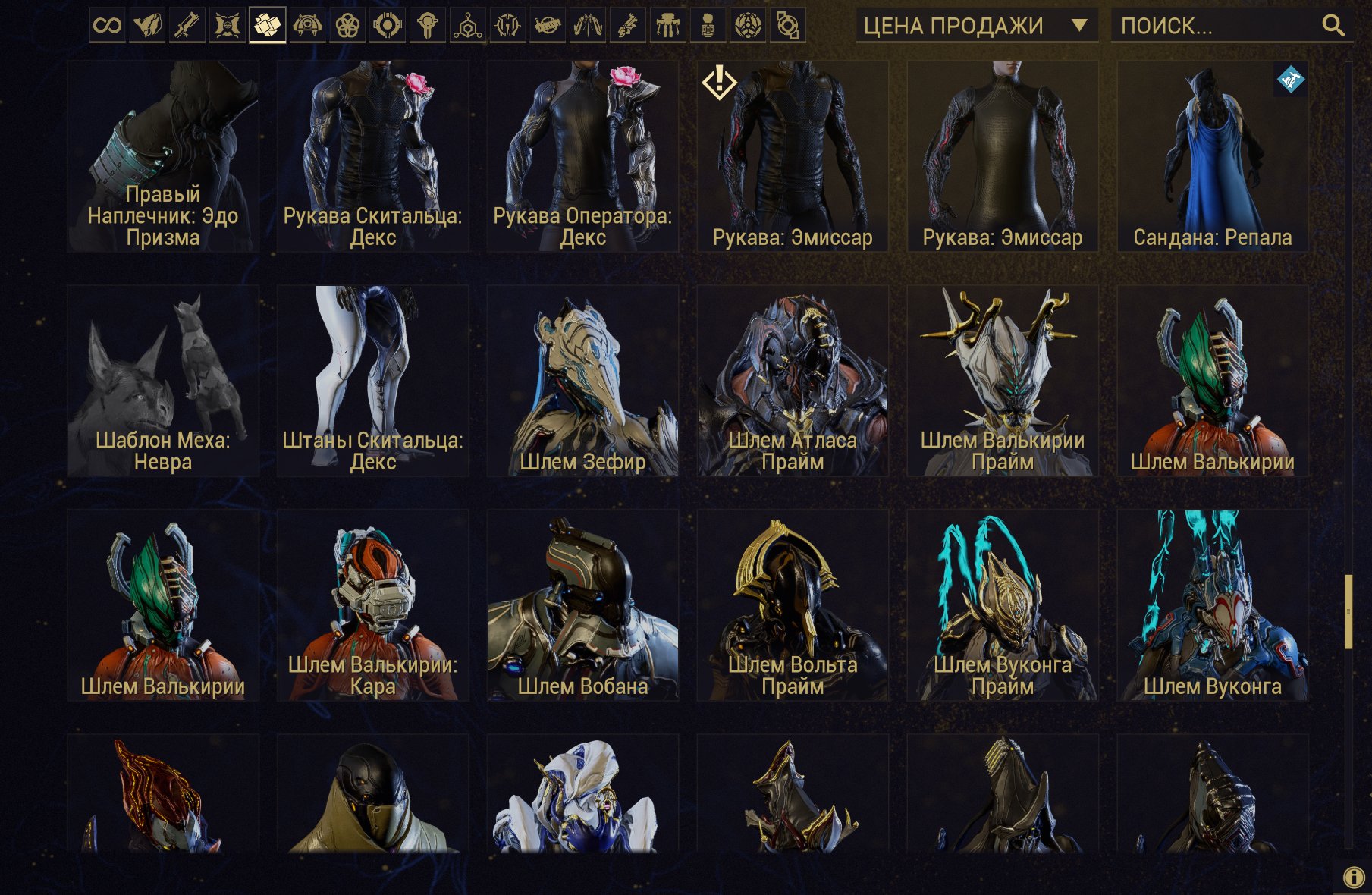
Task: Select the «Шаблон Меха: Невра» tile
Action: tap(163, 381)
